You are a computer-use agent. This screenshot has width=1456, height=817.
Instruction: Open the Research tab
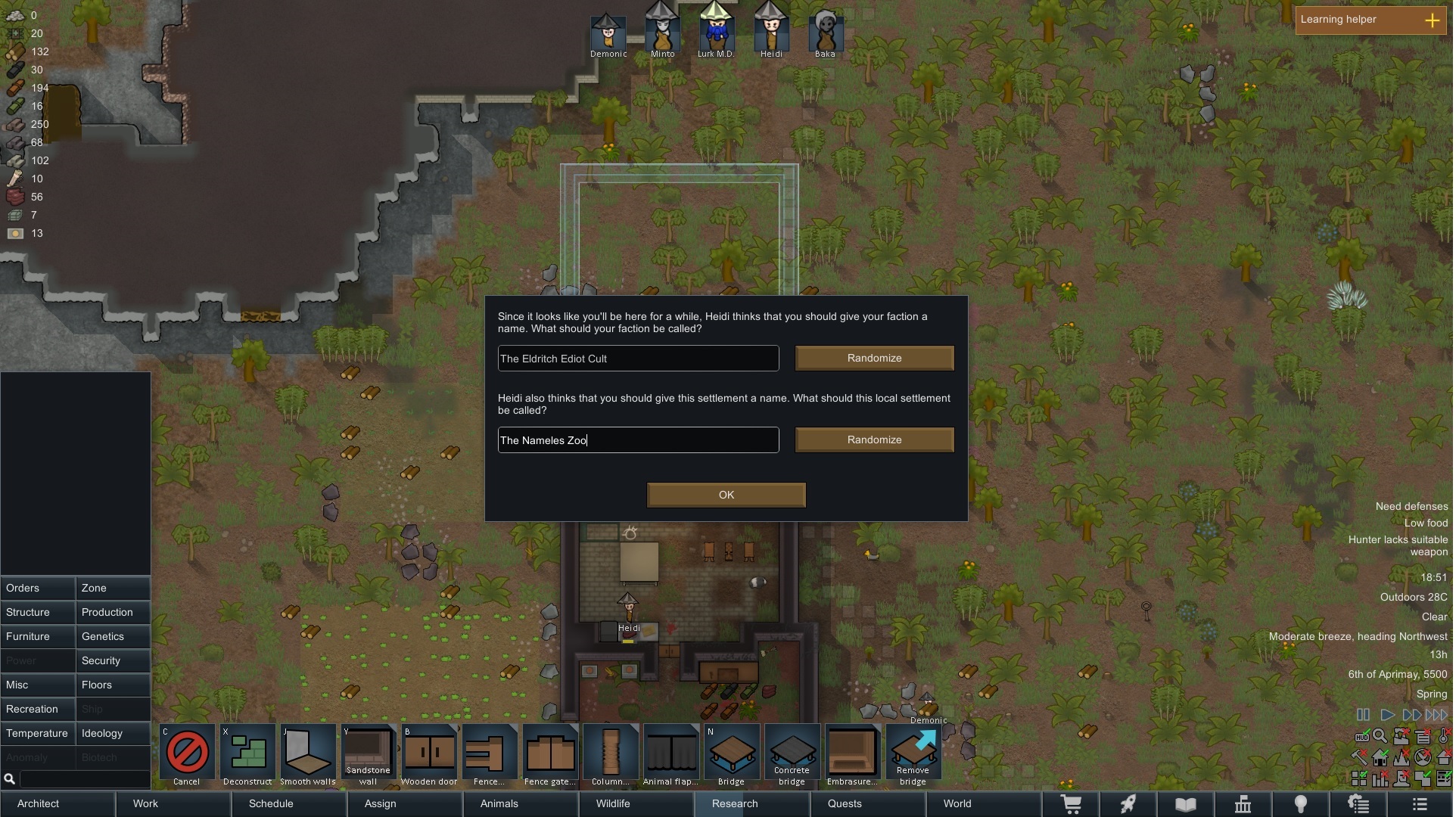click(x=734, y=803)
